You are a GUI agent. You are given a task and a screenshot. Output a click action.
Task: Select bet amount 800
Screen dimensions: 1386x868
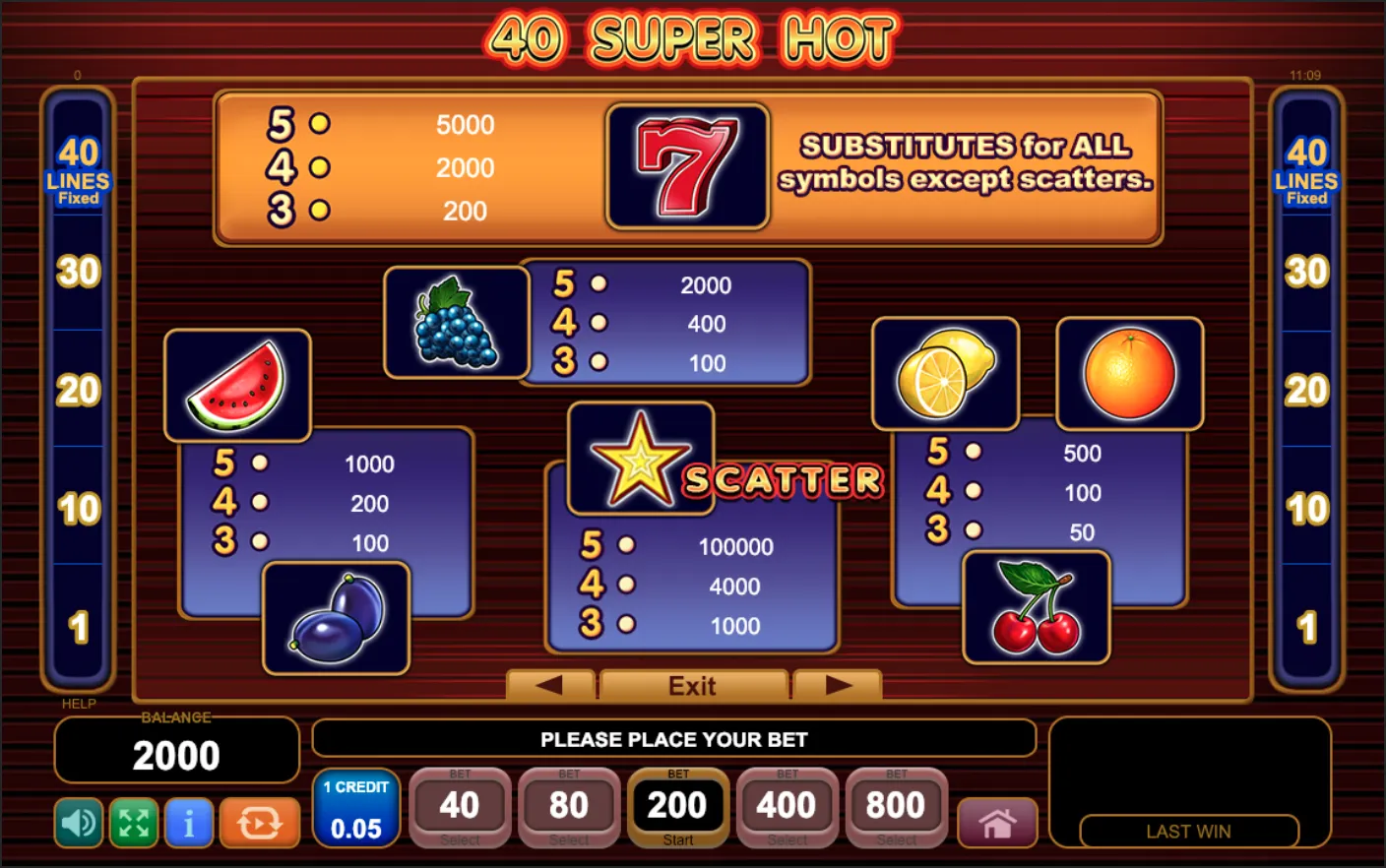tap(896, 805)
